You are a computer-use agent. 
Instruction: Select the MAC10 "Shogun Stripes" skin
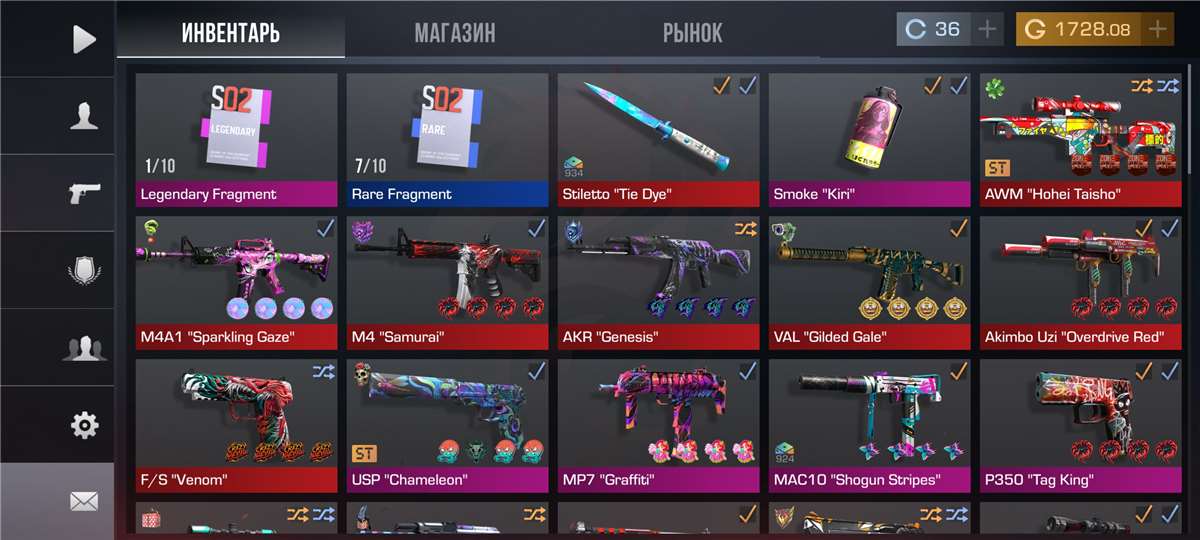(x=869, y=425)
